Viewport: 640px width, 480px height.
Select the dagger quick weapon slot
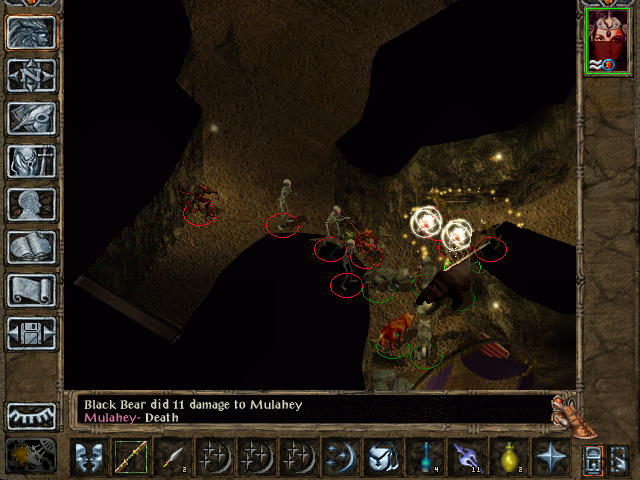click(x=172, y=458)
